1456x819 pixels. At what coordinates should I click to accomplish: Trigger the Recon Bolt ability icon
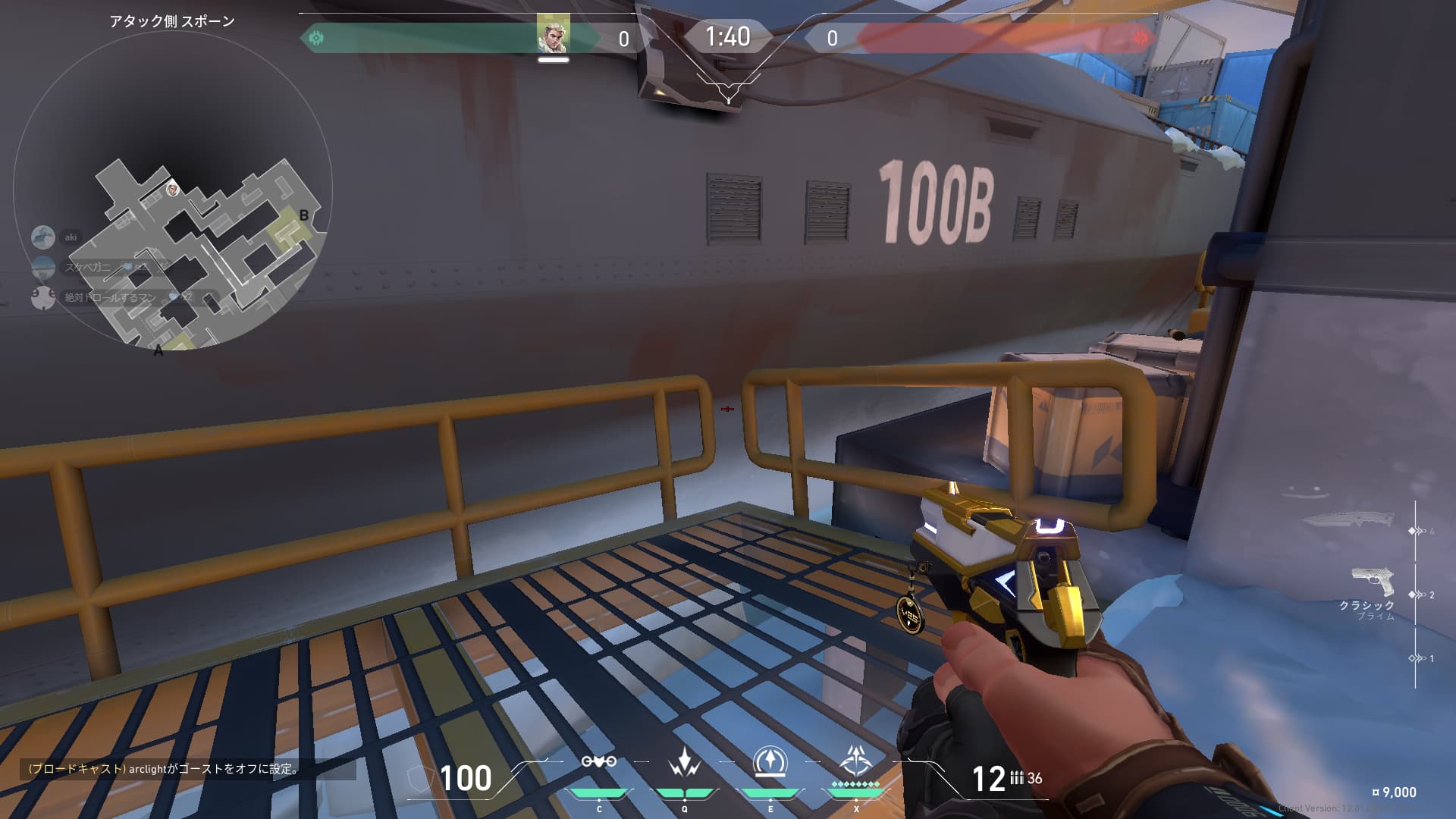770,762
